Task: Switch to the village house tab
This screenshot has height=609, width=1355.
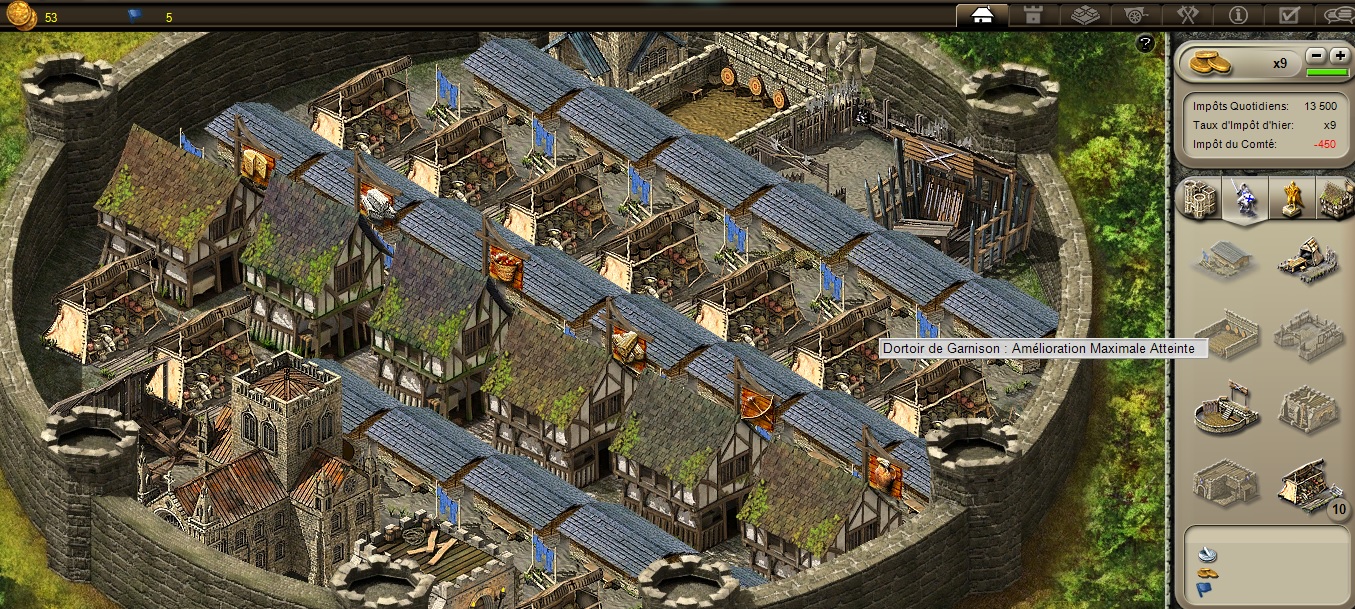Action: [981, 15]
